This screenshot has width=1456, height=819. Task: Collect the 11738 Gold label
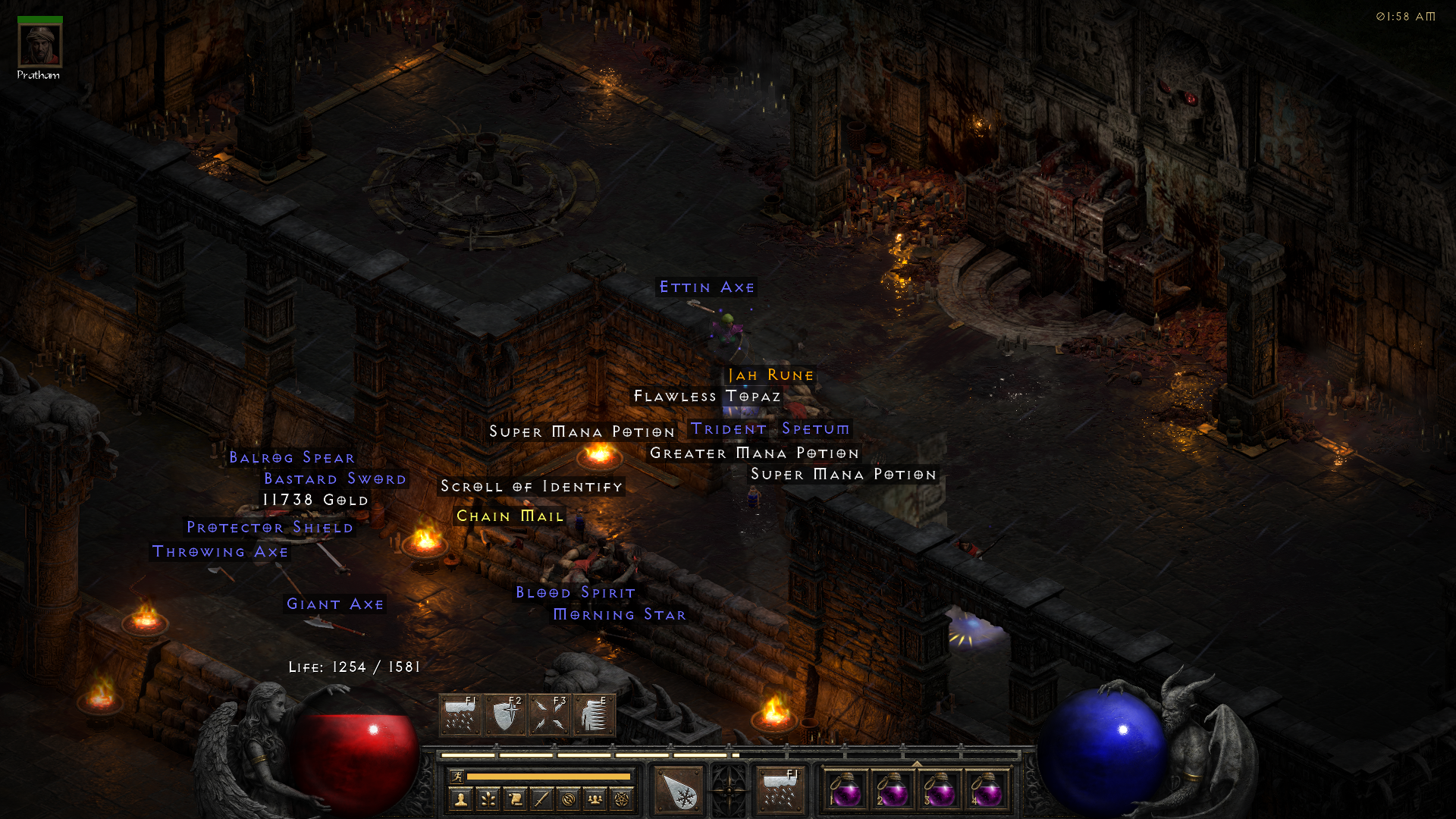pyautogui.click(x=315, y=500)
